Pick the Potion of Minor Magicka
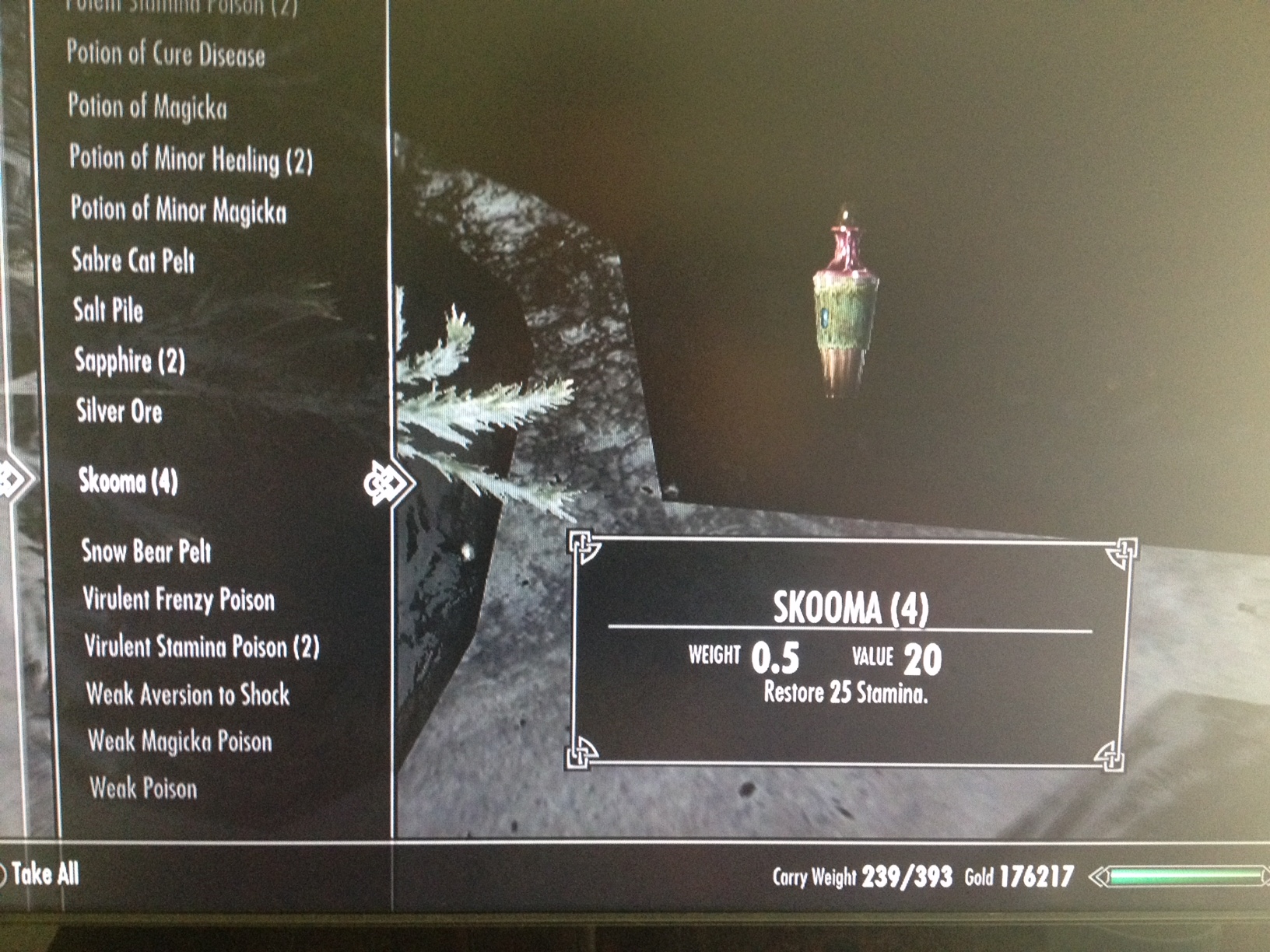 [178, 210]
